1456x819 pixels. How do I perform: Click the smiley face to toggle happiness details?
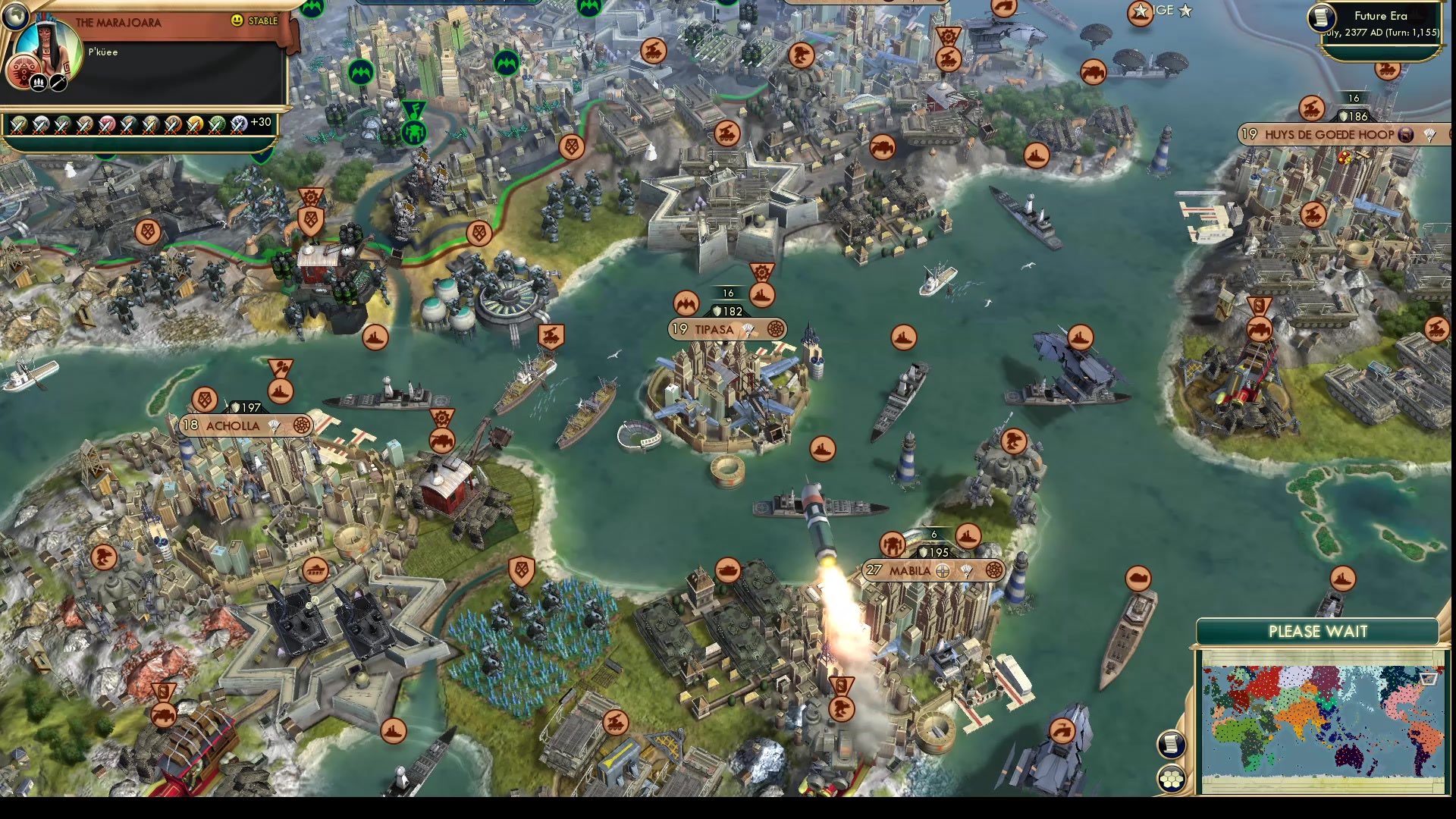[236, 21]
